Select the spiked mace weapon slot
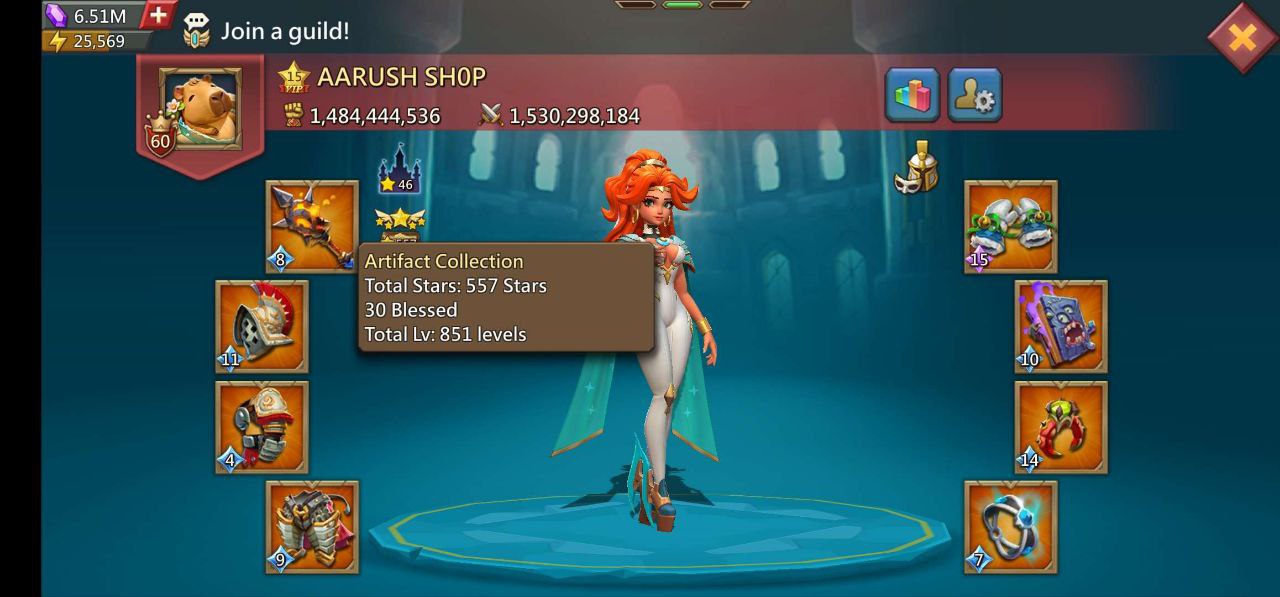 point(312,226)
